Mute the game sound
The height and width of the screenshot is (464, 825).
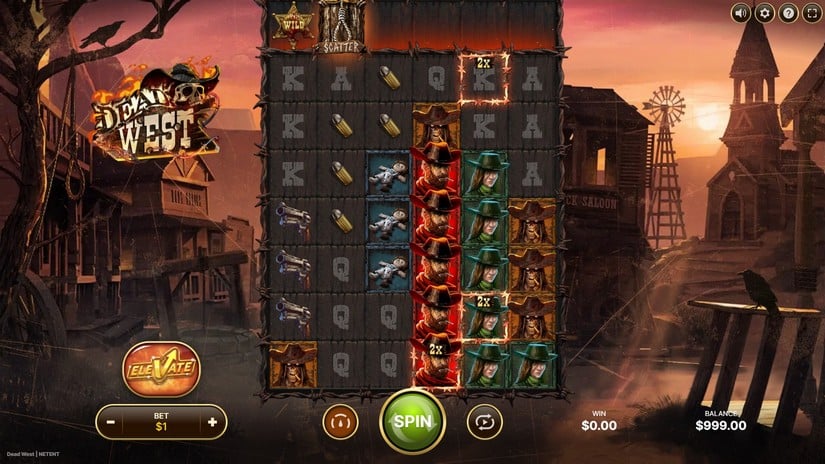[x=741, y=13]
